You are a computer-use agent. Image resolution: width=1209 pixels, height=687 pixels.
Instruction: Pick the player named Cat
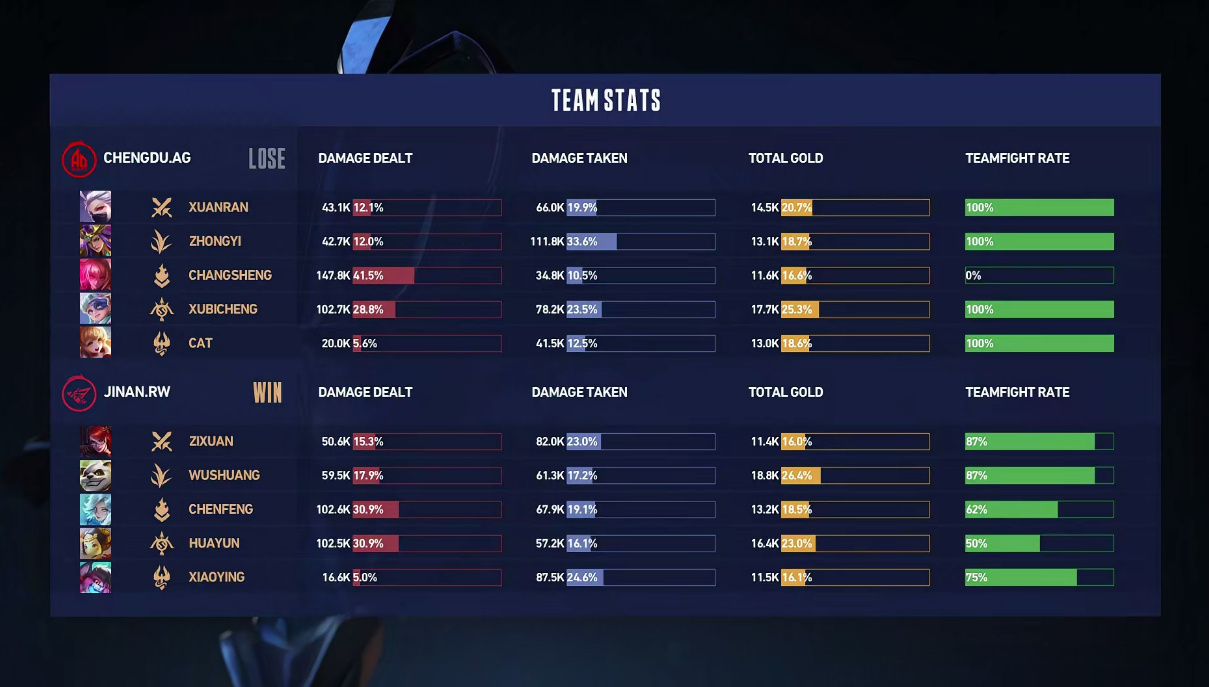(x=200, y=343)
